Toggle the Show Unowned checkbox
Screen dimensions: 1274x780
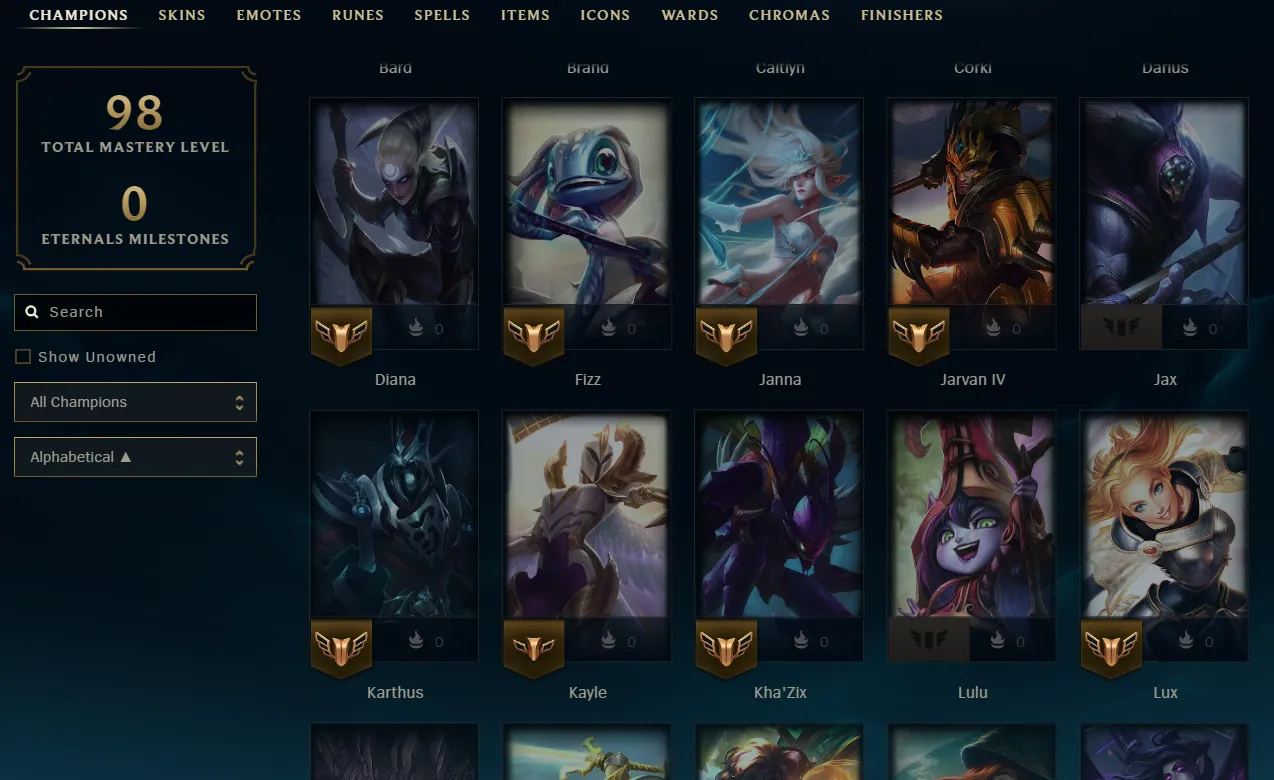tap(23, 357)
